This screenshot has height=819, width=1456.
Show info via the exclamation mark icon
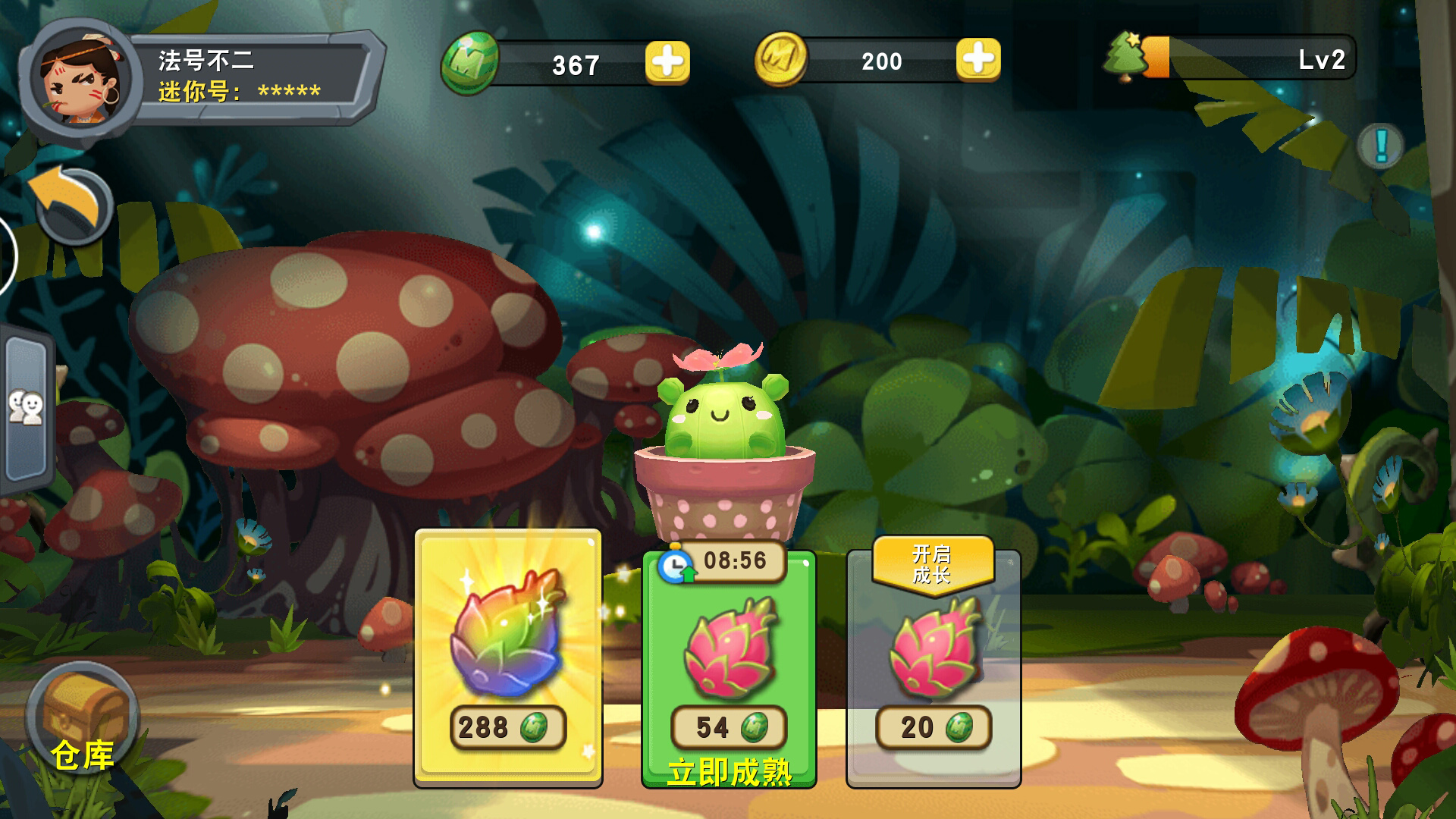(x=1380, y=145)
